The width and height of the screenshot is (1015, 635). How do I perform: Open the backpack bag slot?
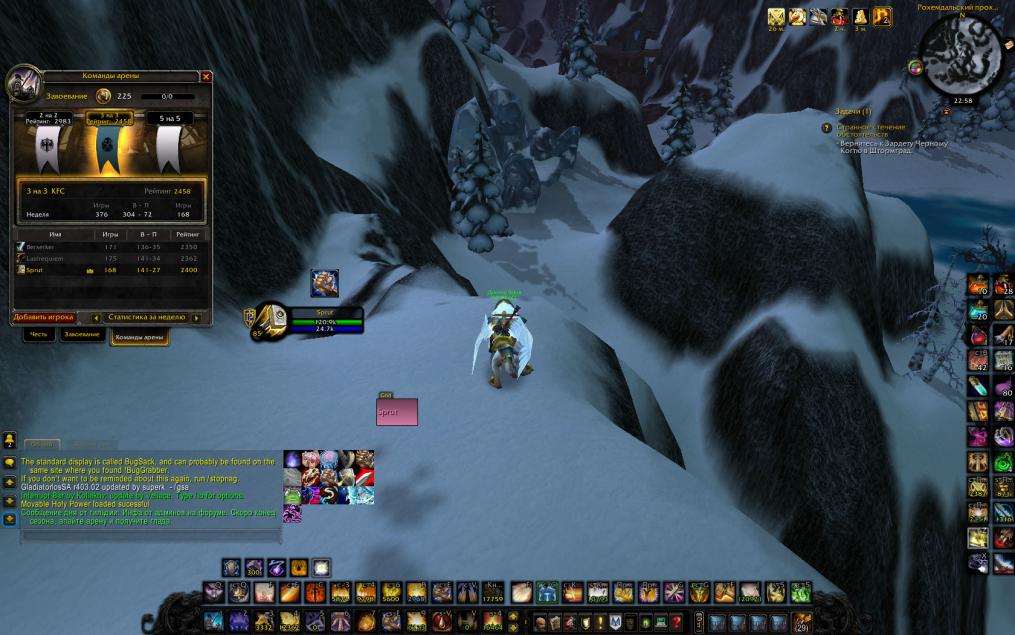click(801, 622)
